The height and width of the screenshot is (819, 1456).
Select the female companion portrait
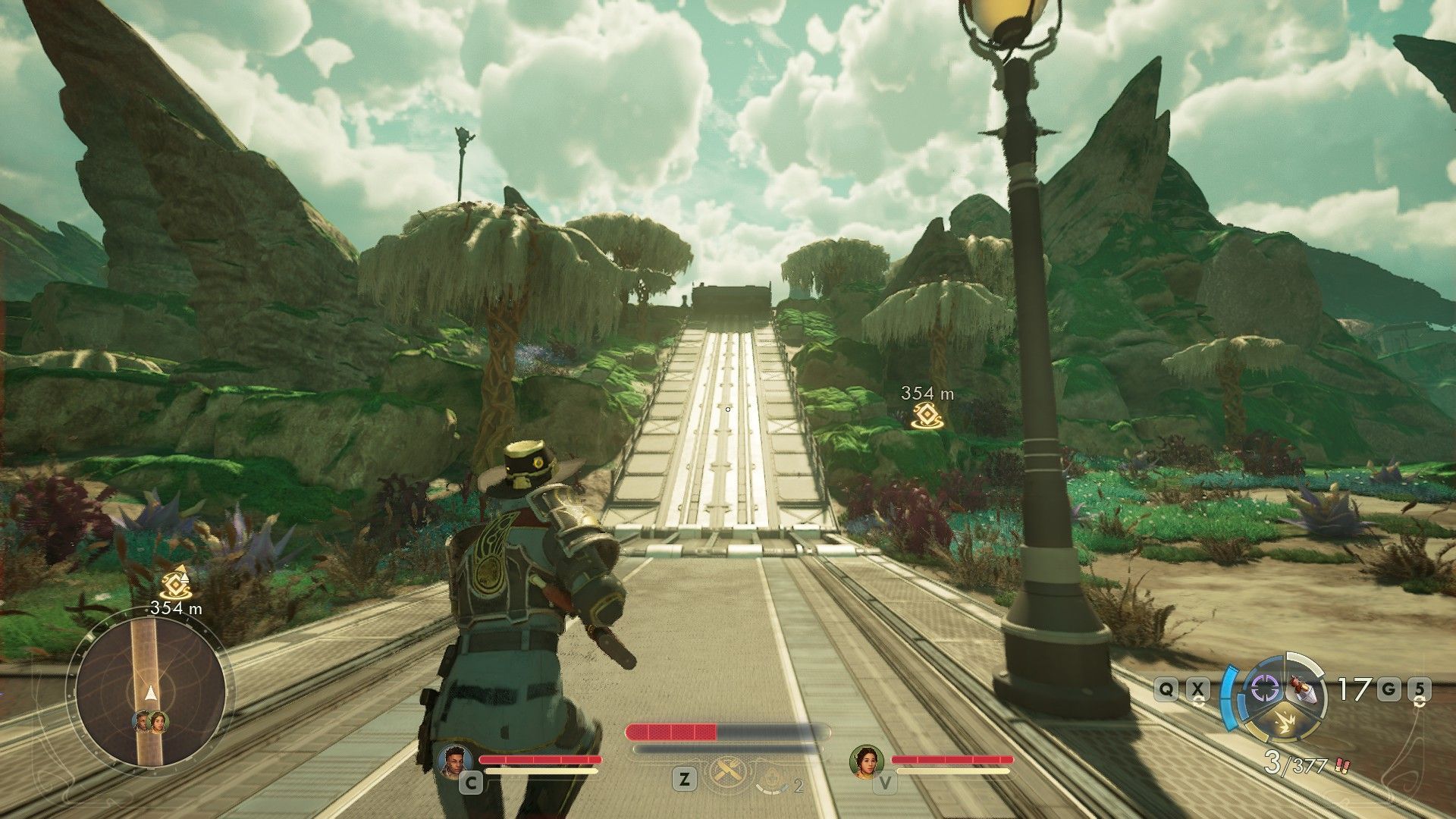point(867,760)
